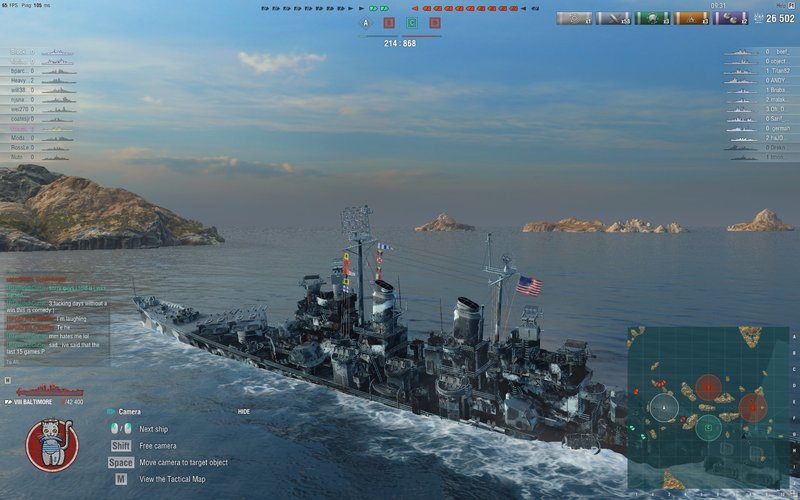Viewport: 800px width, 500px height.
Task: Click the purple ribbon counter
Action: (730, 18)
